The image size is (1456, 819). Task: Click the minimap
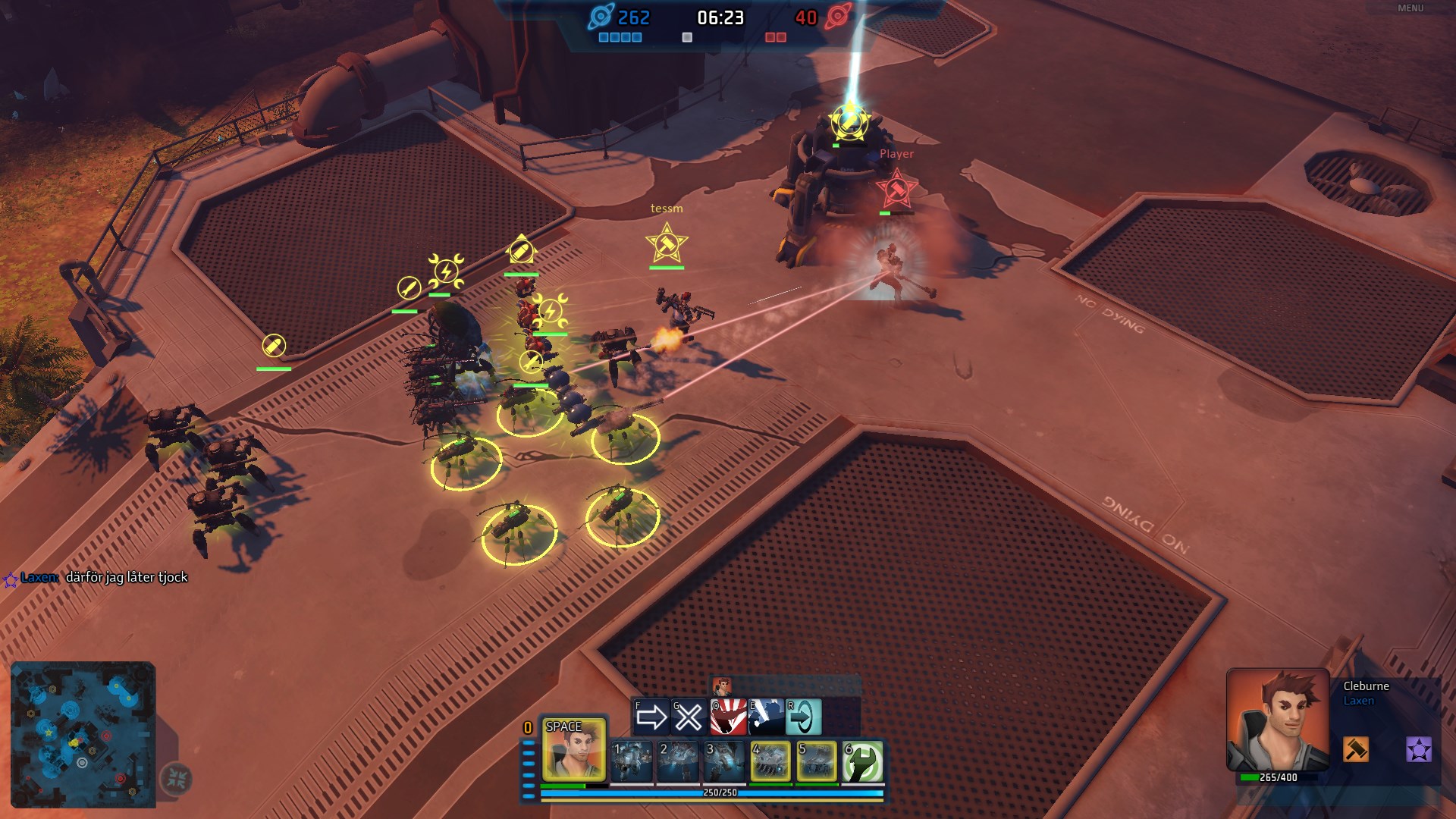click(x=83, y=734)
